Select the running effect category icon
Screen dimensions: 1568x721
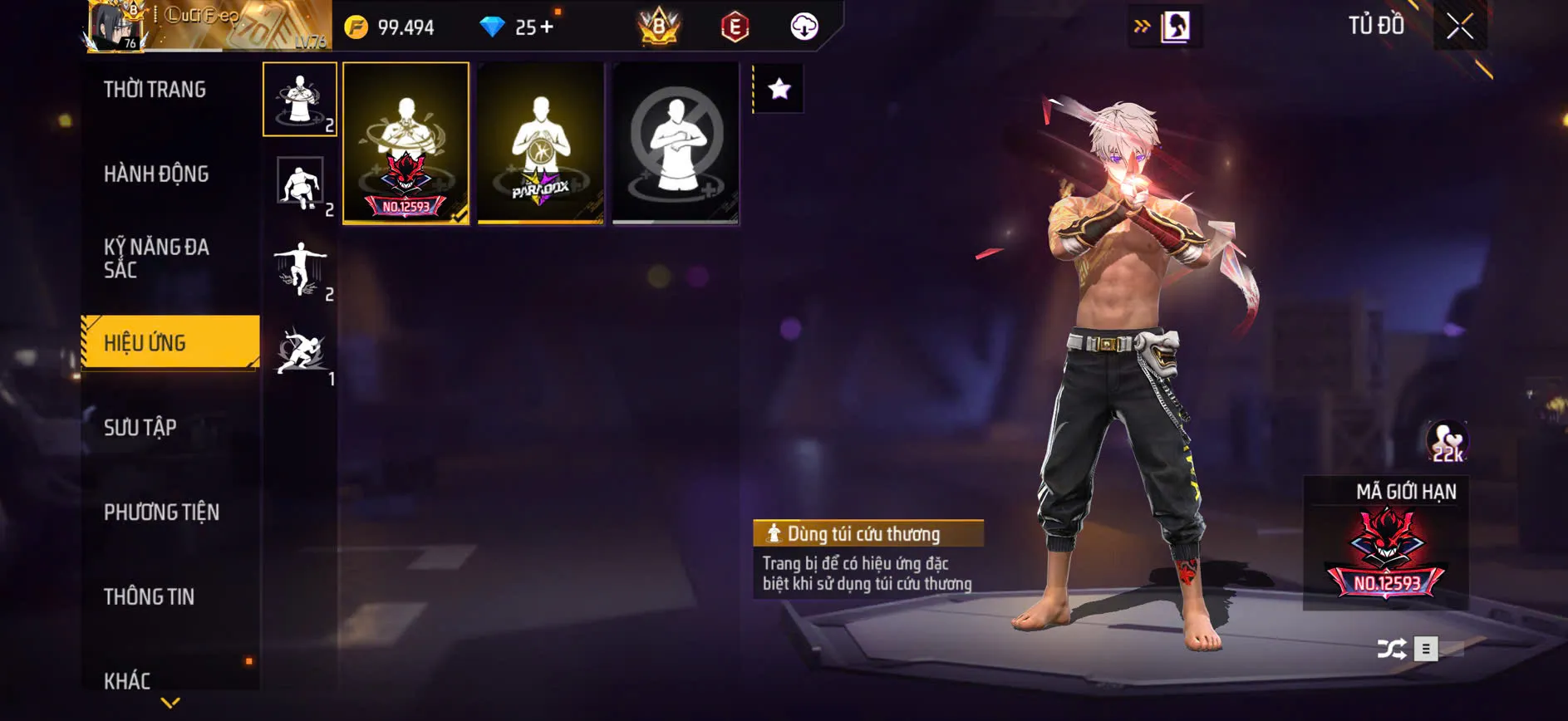coord(301,351)
